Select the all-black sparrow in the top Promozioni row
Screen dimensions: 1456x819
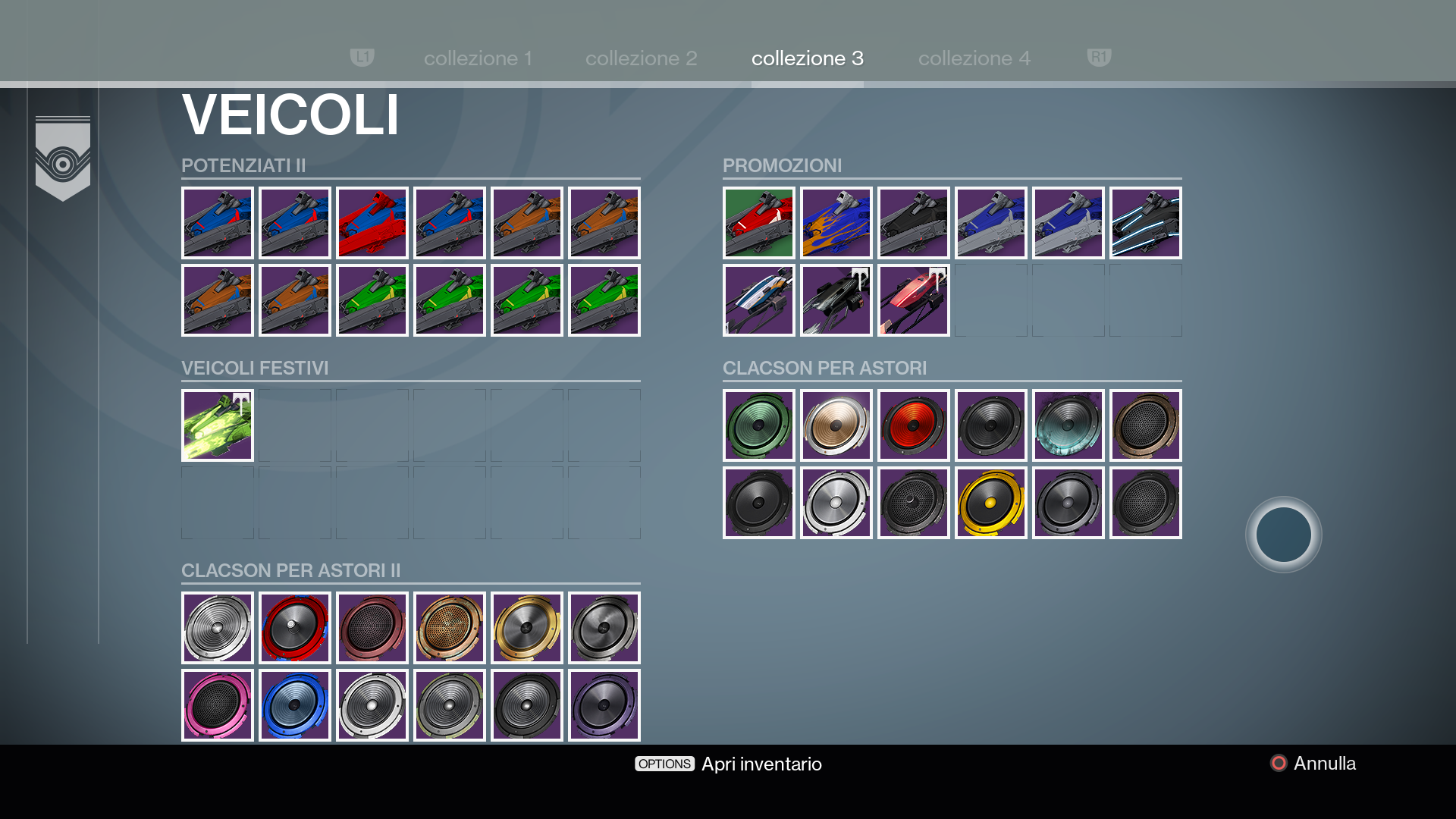(914, 223)
